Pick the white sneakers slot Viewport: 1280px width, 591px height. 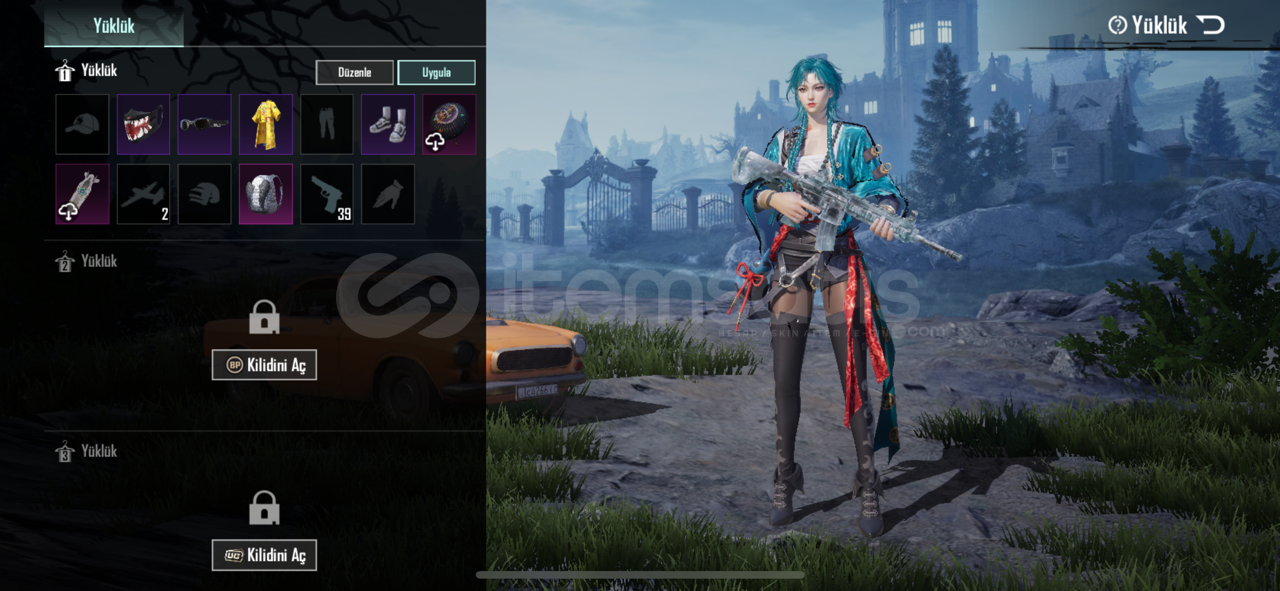[x=388, y=124]
